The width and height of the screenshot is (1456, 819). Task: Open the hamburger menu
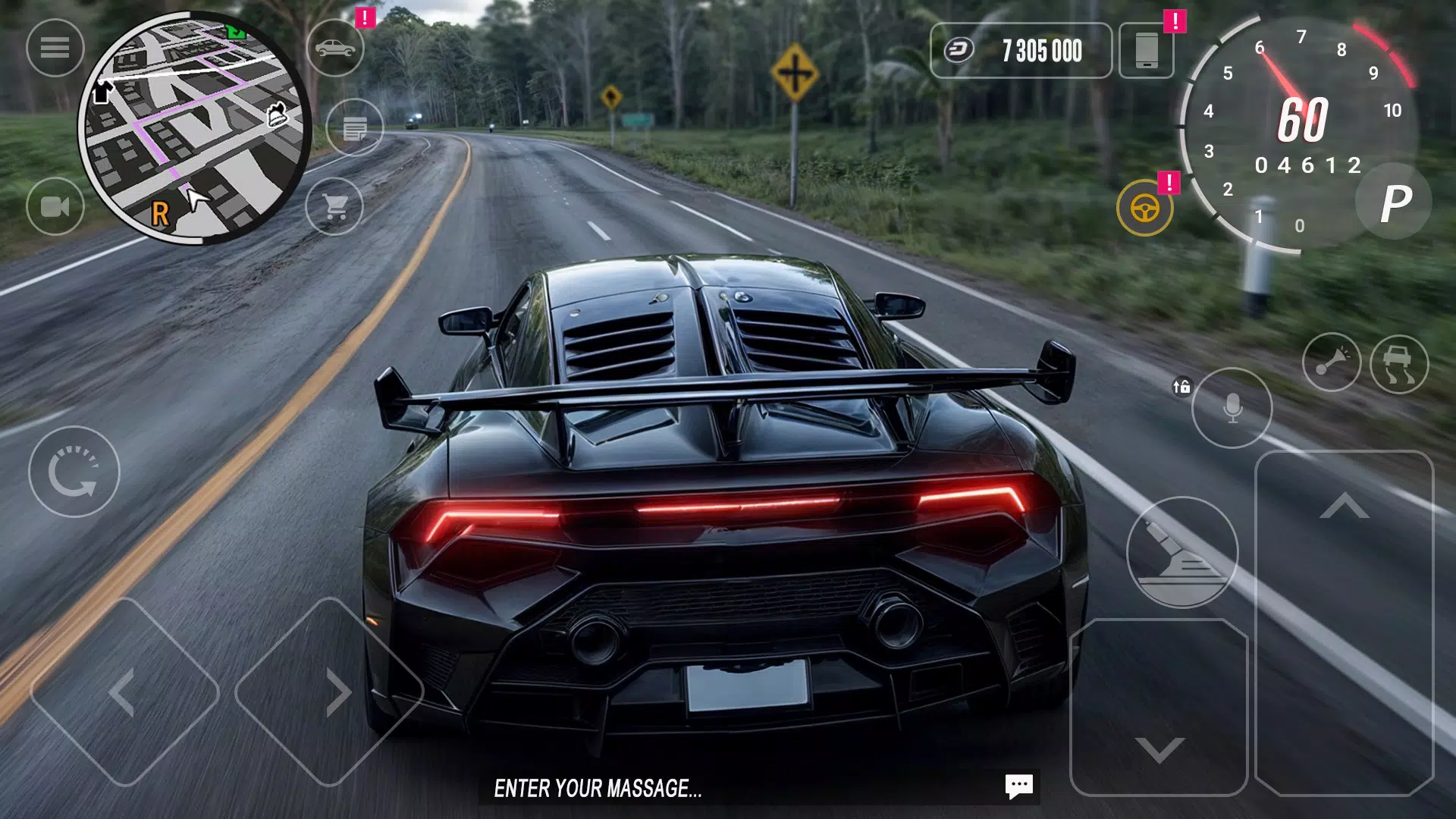point(55,48)
